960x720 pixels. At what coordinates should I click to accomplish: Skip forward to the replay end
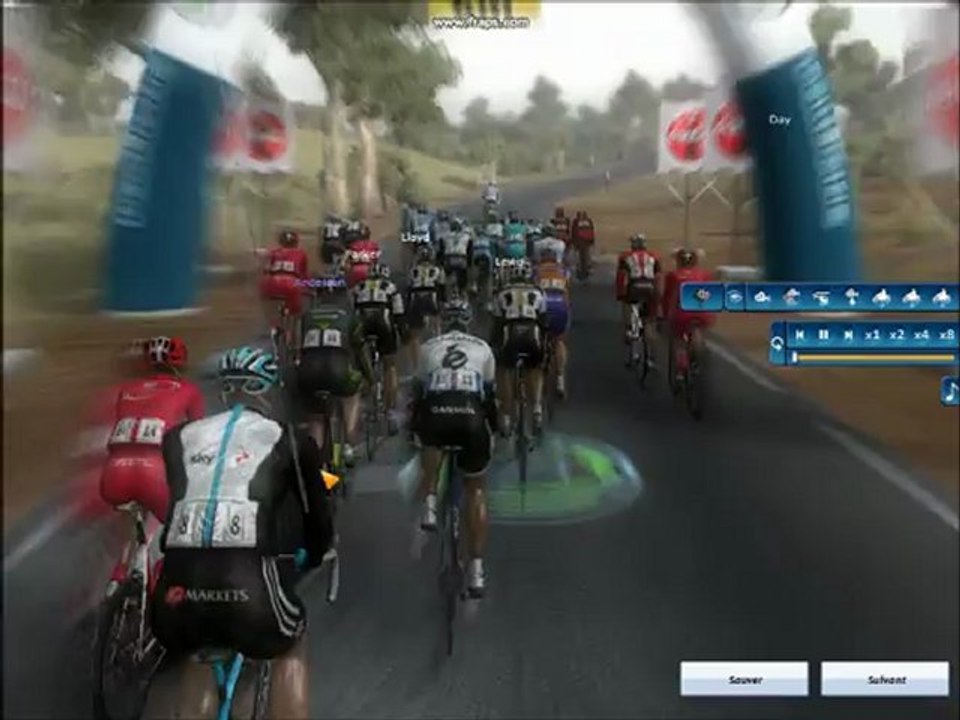[x=848, y=335]
